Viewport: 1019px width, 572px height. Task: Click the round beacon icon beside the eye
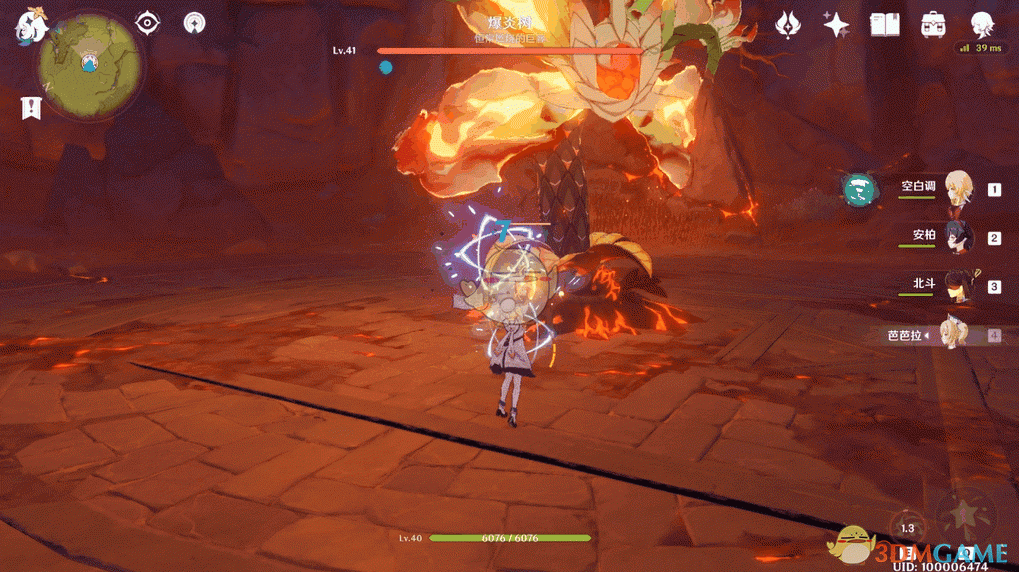(x=195, y=23)
